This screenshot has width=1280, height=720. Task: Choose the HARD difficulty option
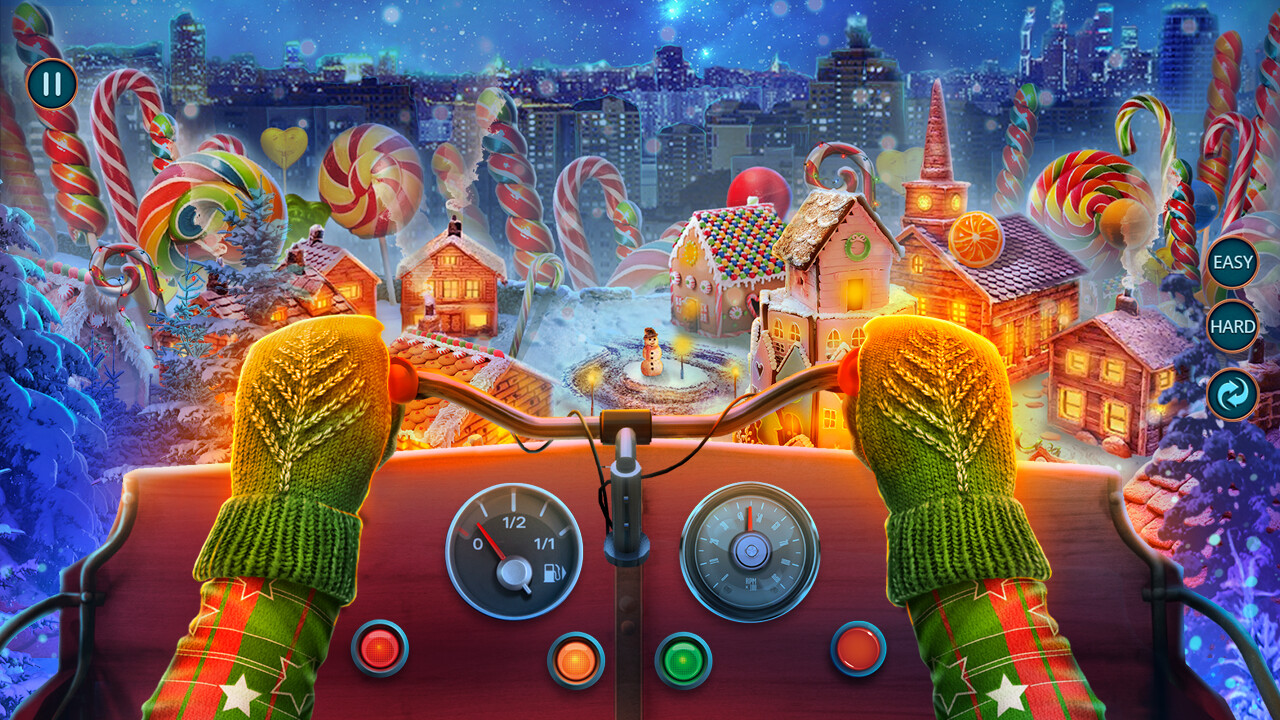pos(1231,325)
